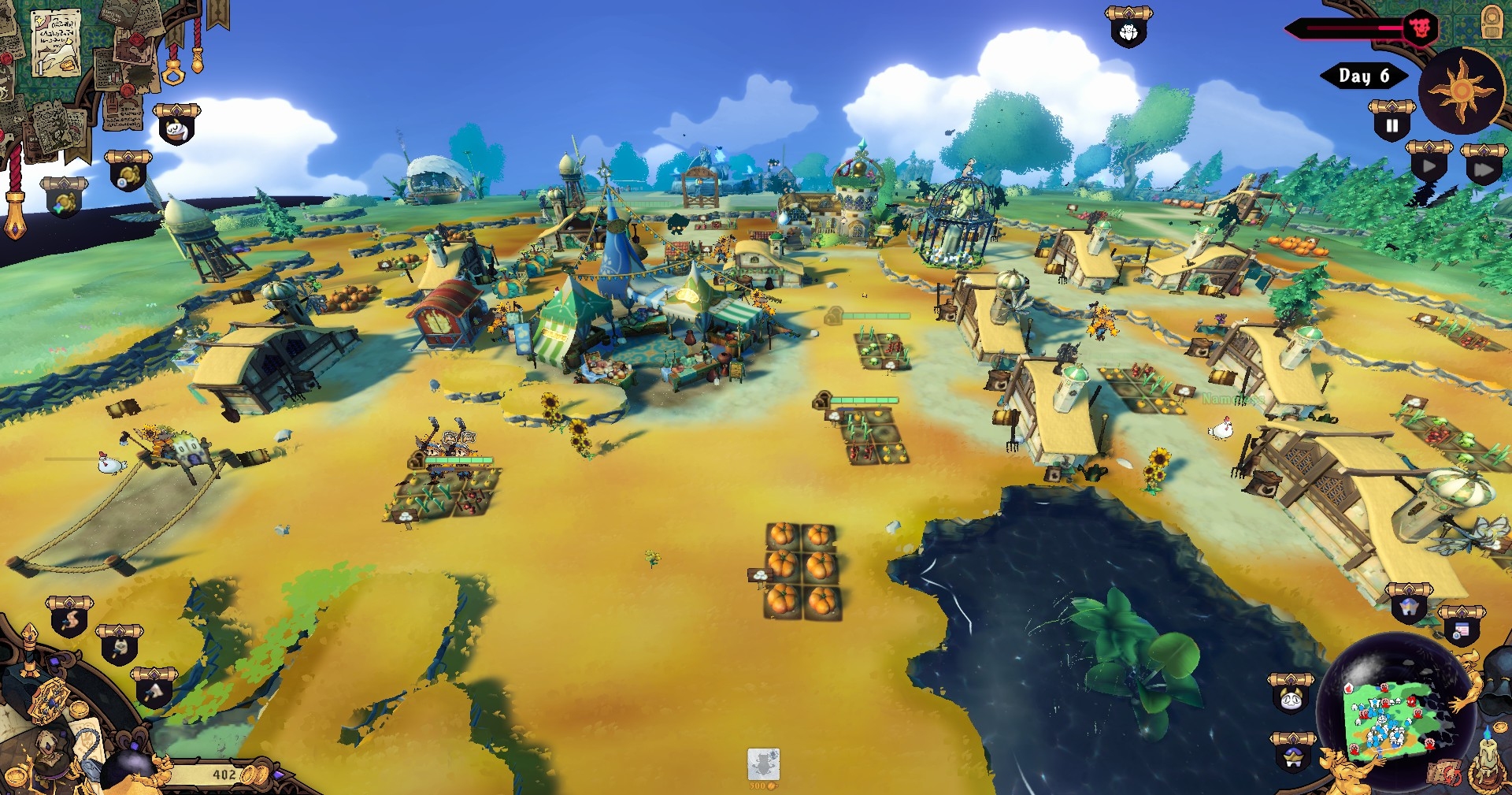Set game to normal play speed
Viewport: 1512px width, 795px height.
(x=1429, y=165)
